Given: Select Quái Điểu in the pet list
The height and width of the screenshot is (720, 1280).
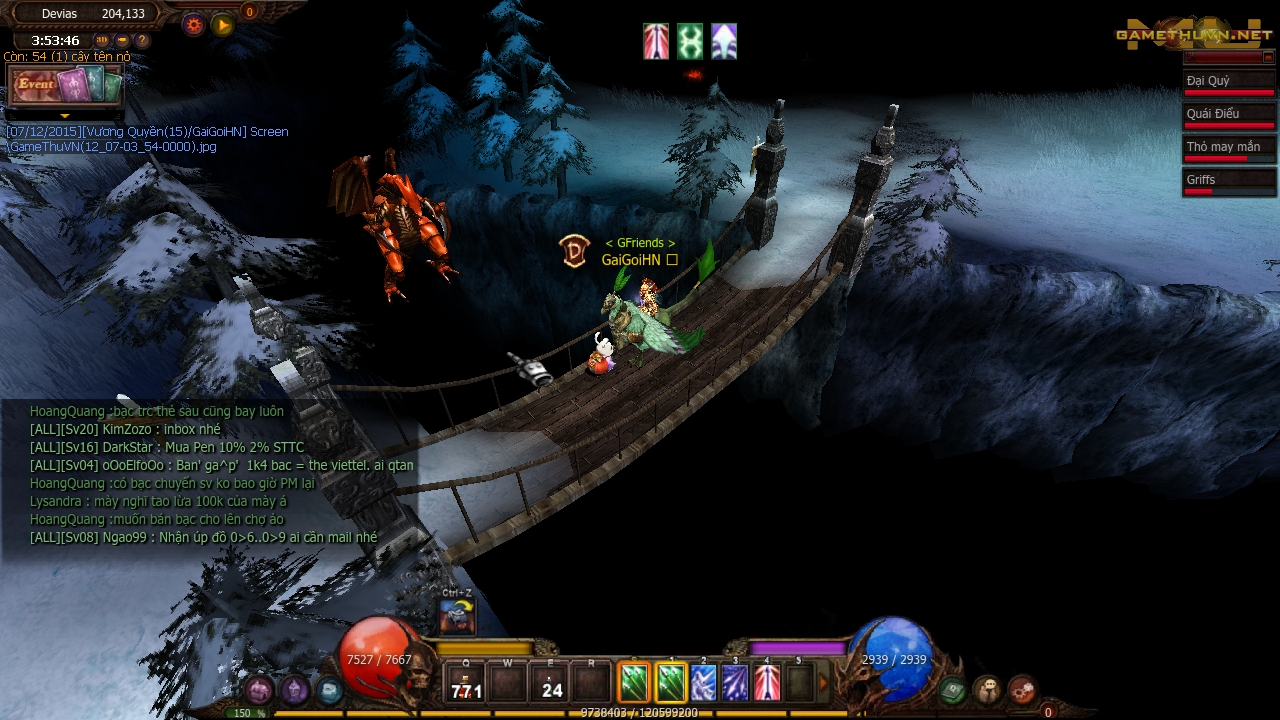Looking at the screenshot, I should (x=1228, y=115).
